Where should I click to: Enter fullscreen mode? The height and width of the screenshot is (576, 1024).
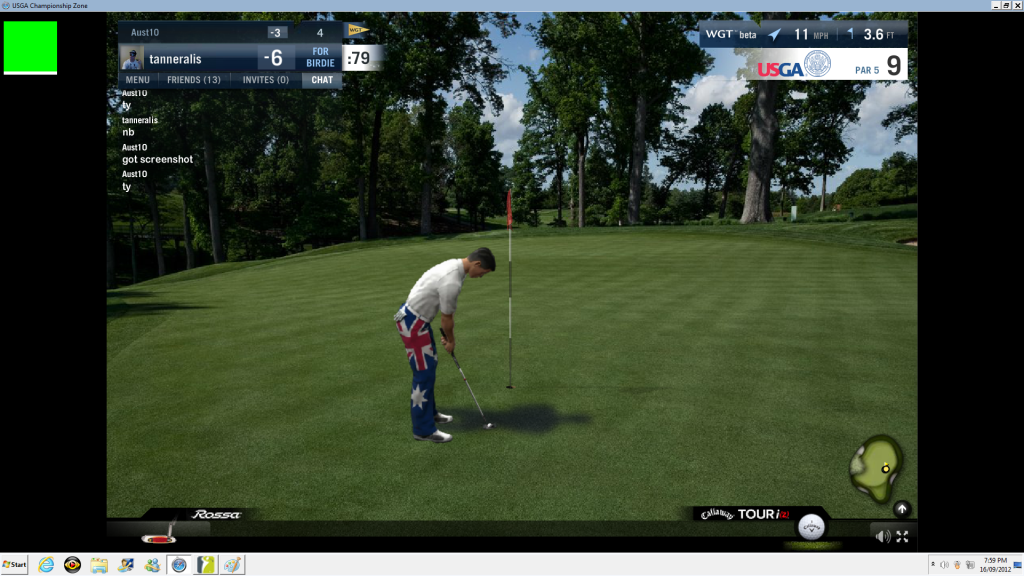902,536
